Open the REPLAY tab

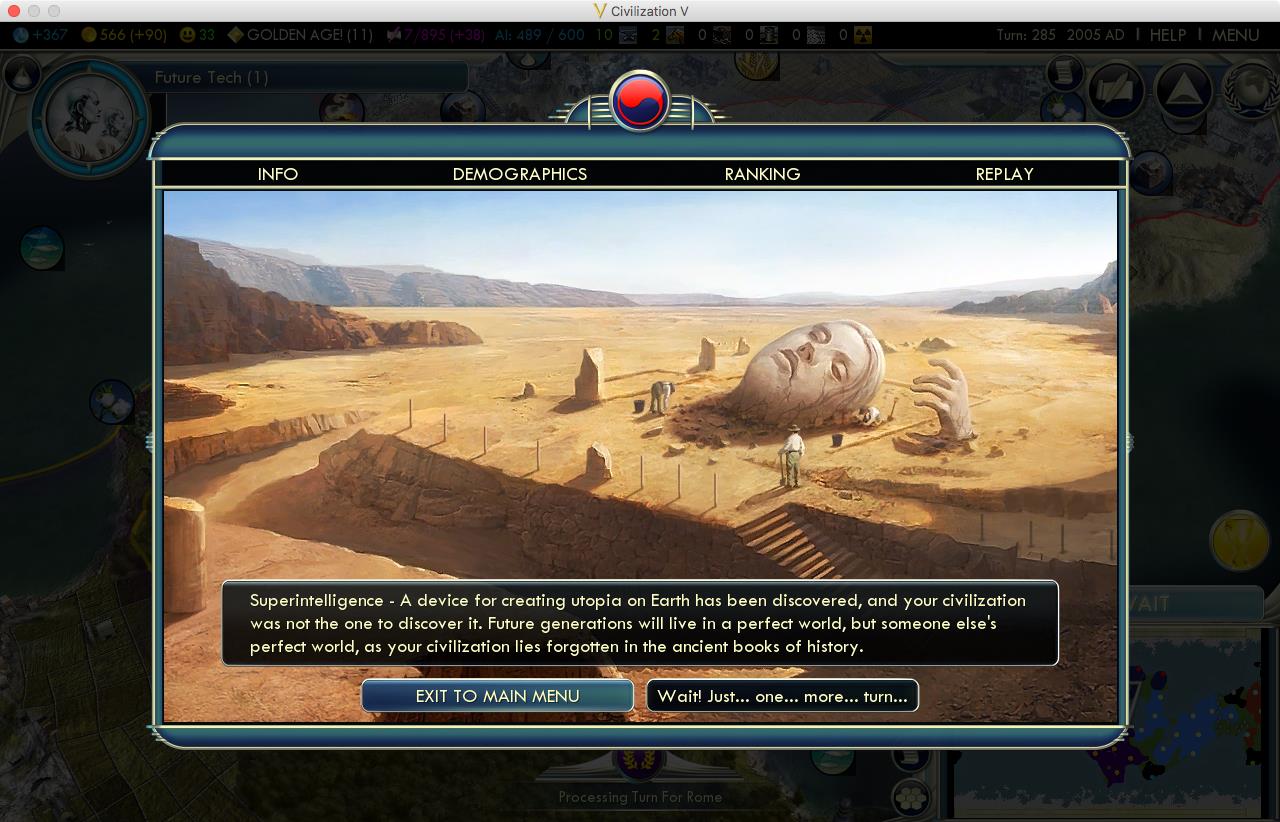click(x=1004, y=174)
